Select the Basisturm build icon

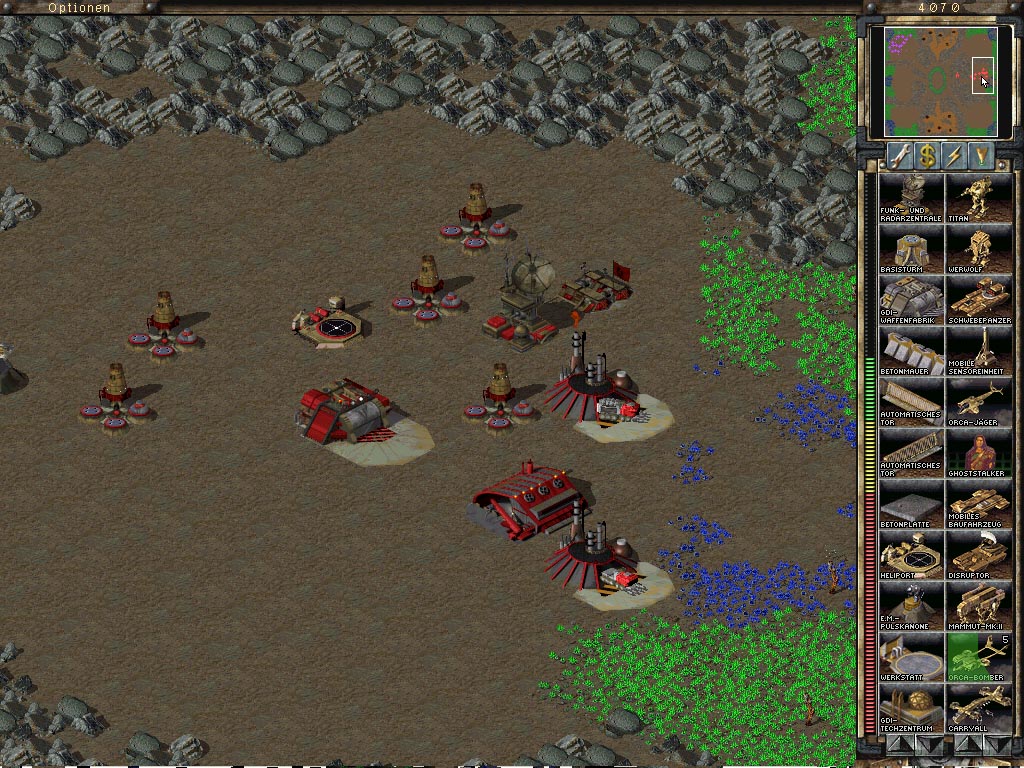click(910, 248)
